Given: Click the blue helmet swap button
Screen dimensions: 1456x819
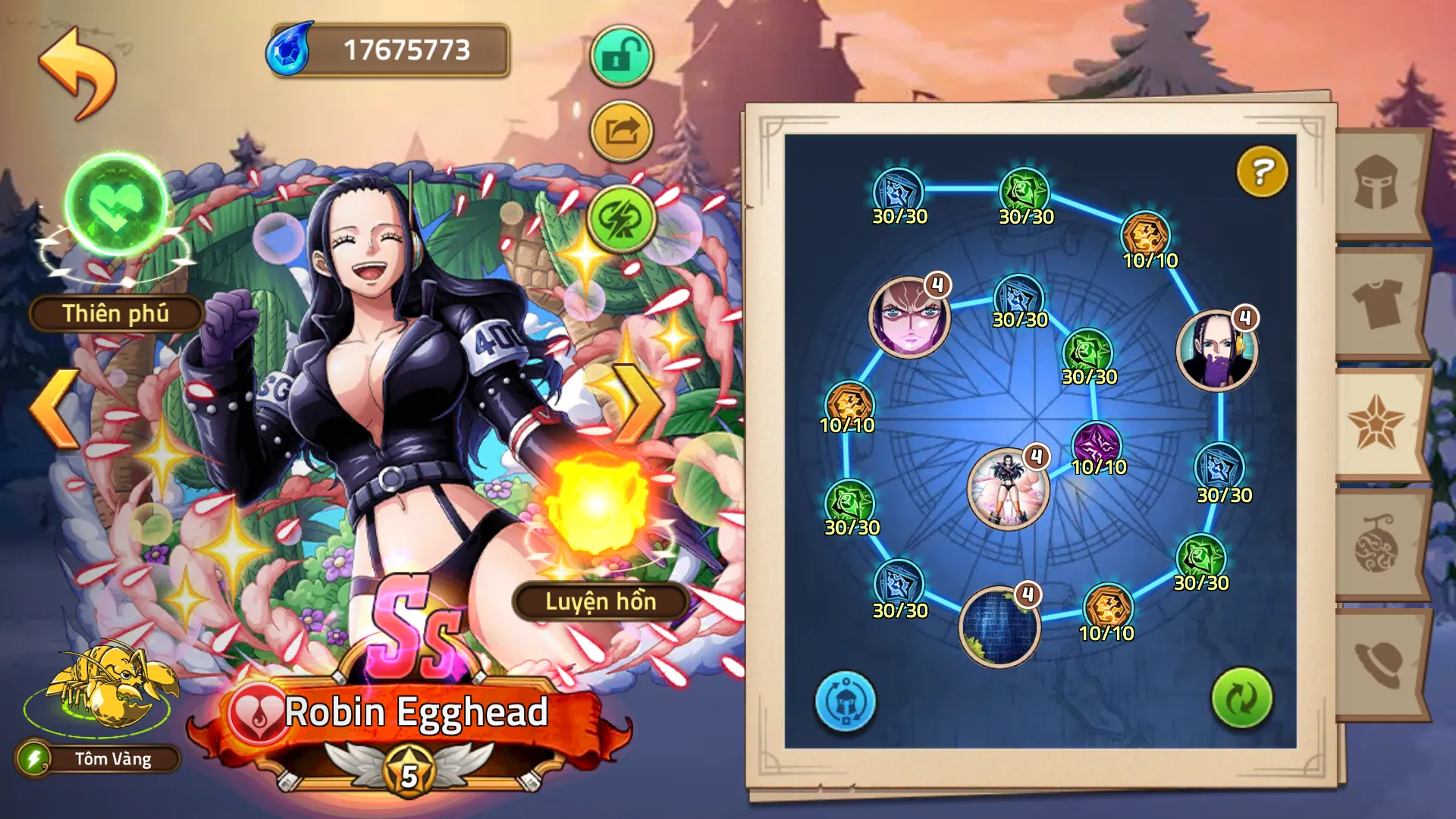Looking at the screenshot, I should (845, 701).
